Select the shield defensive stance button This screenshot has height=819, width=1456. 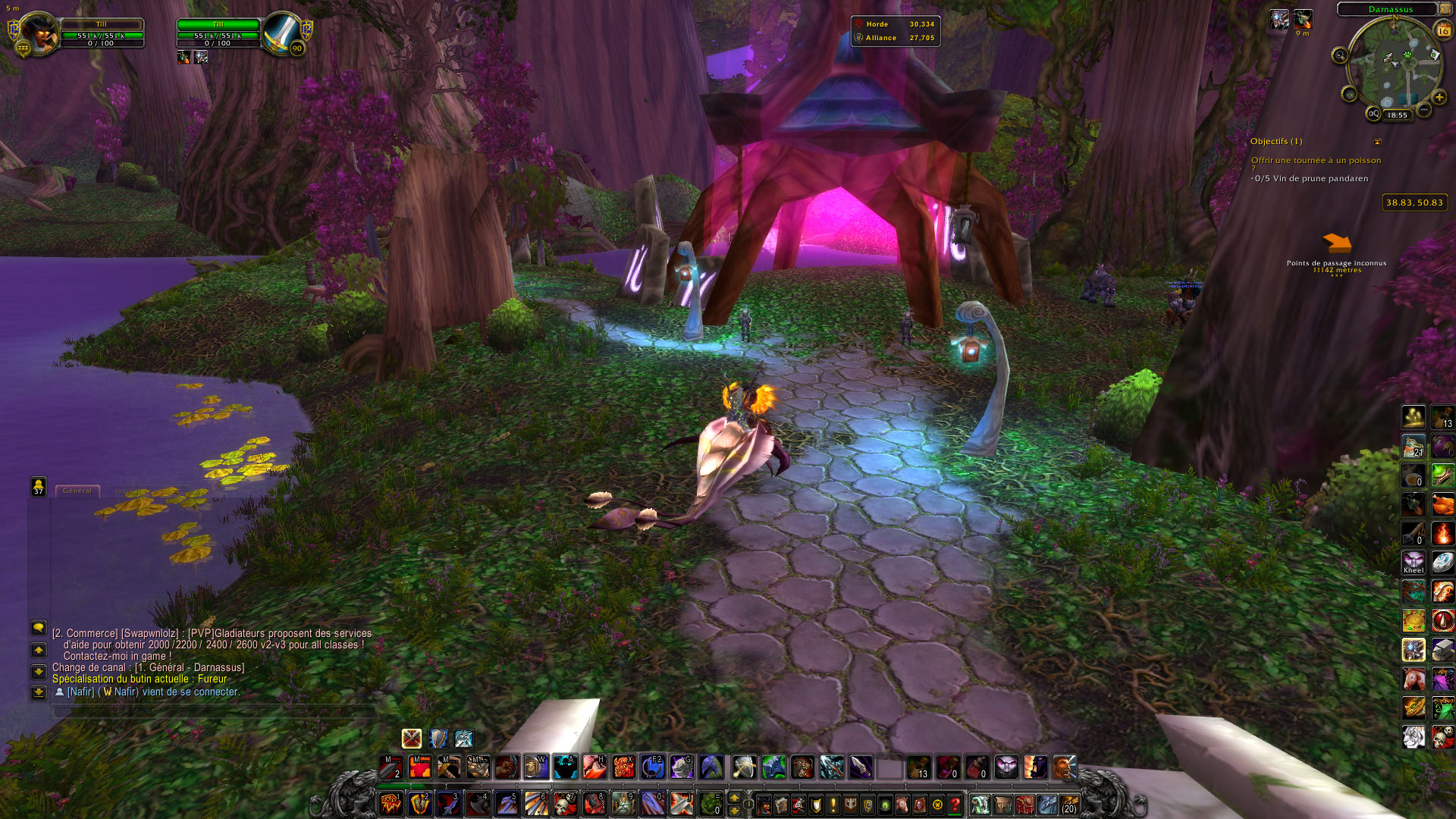pyautogui.click(x=438, y=739)
